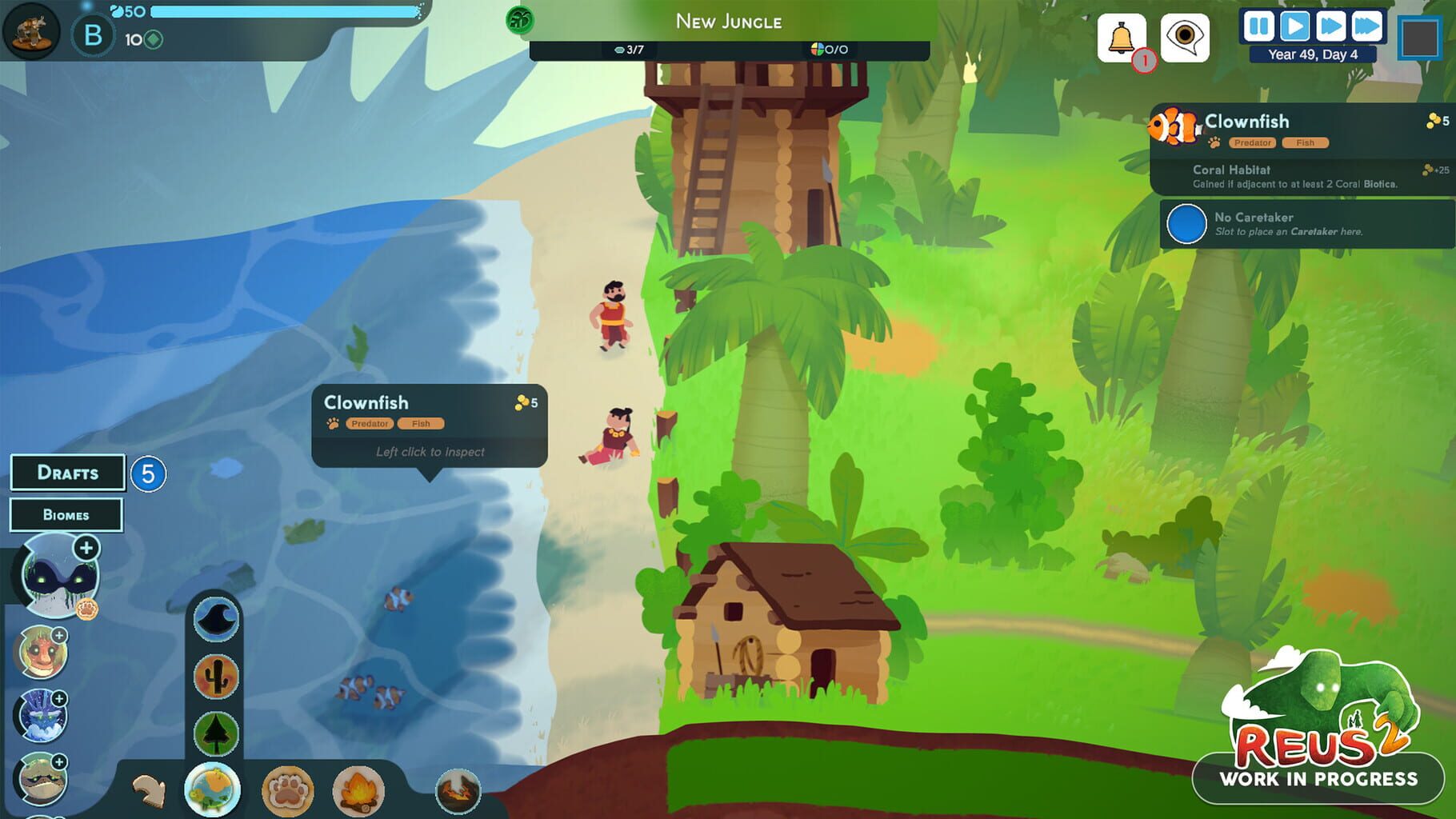This screenshot has height=819, width=1456.
Task: Open the Drafts panel
Action: click(67, 473)
